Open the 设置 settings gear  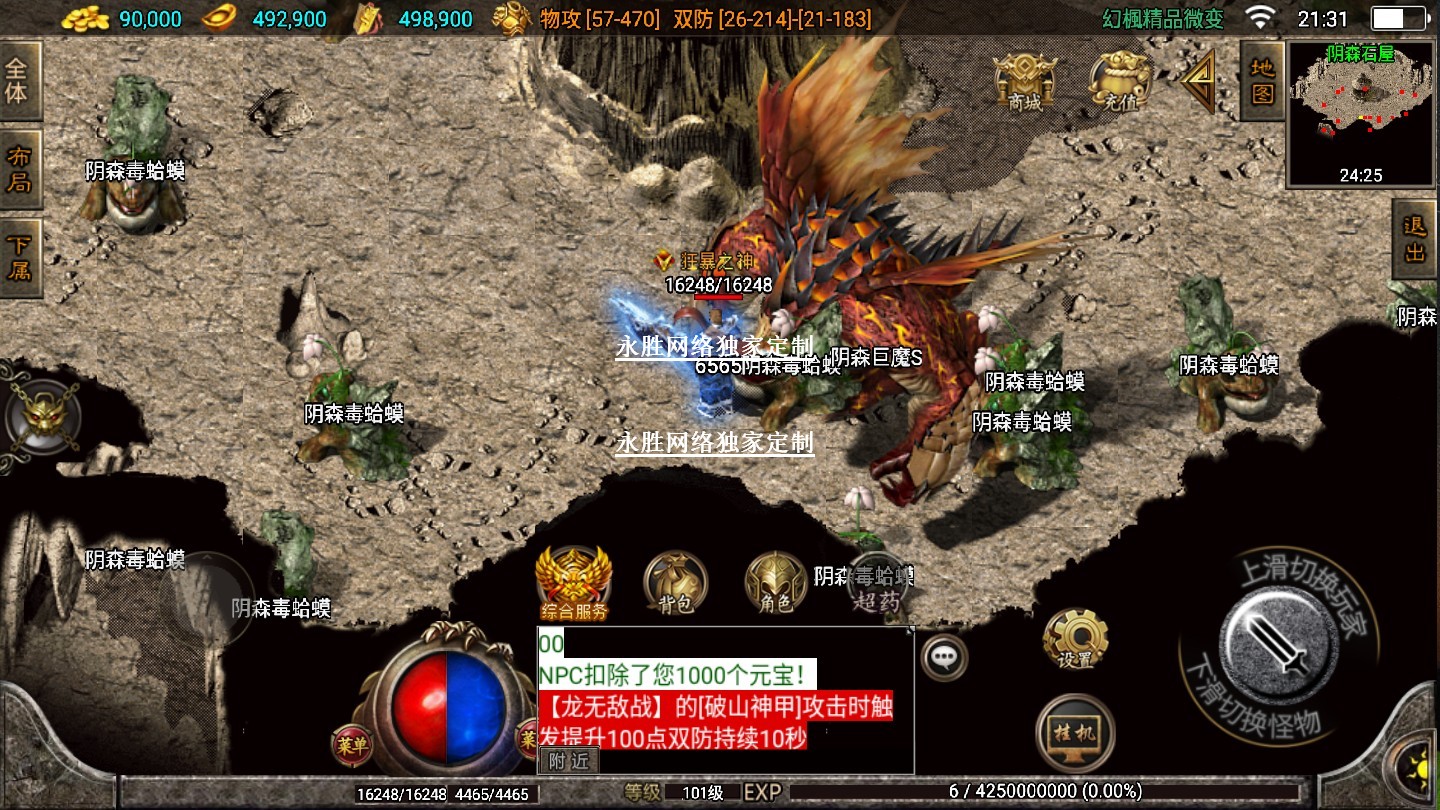click(1075, 637)
